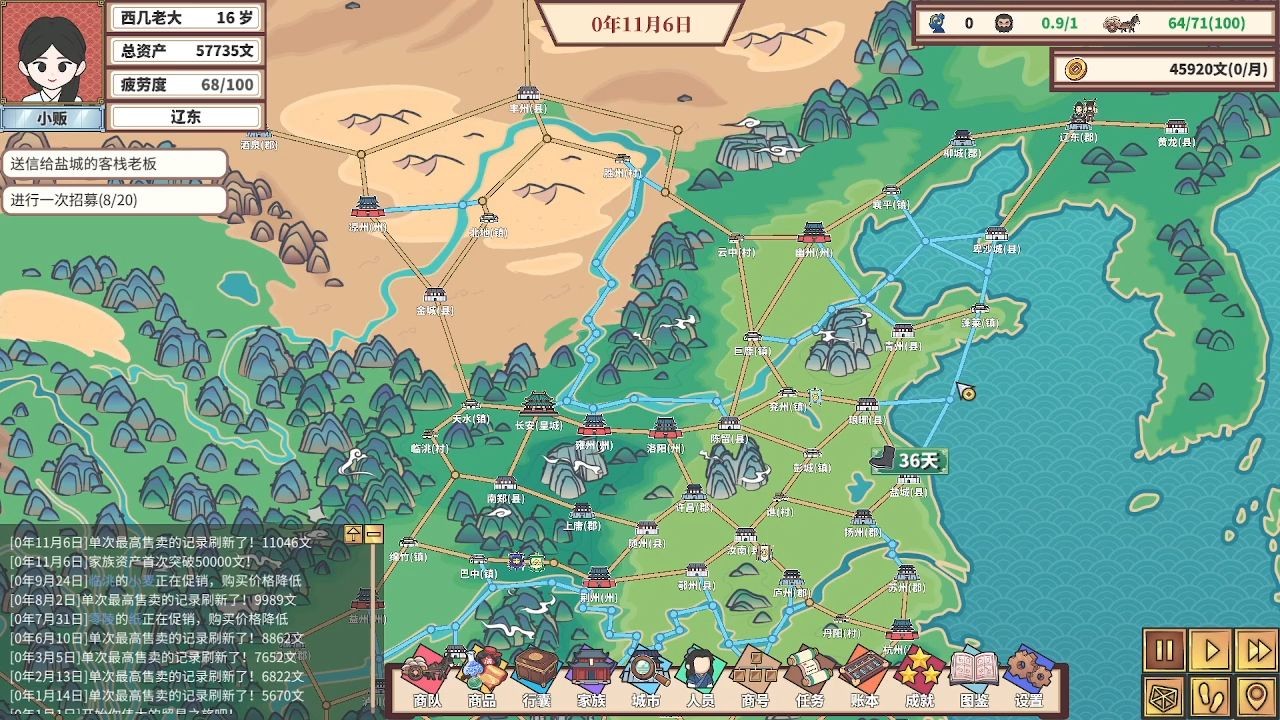Open the 成就 achievements menu
Image resolution: width=1280 pixels, height=720 pixels.
919,677
